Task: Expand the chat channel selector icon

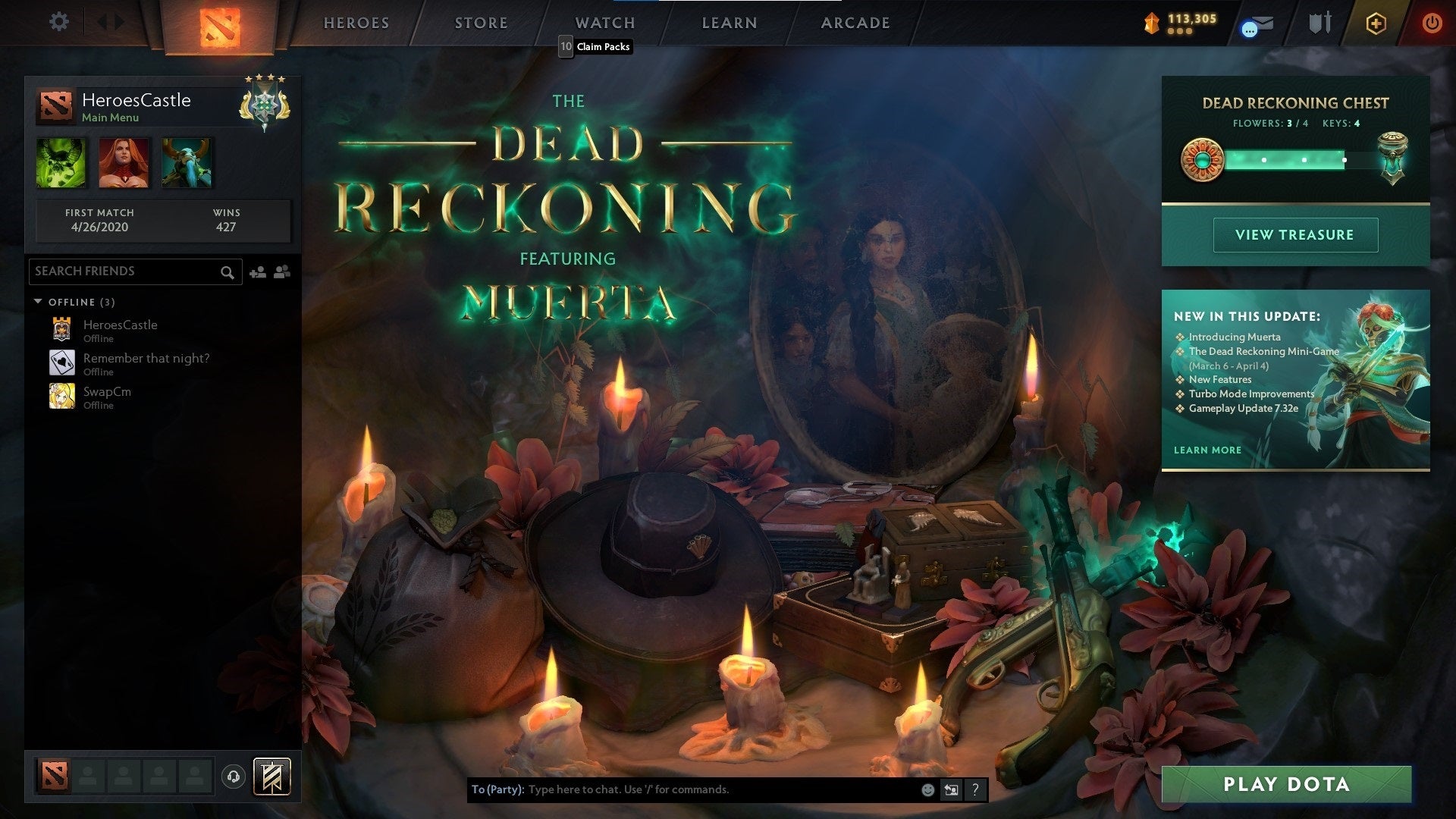Action: (951, 789)
